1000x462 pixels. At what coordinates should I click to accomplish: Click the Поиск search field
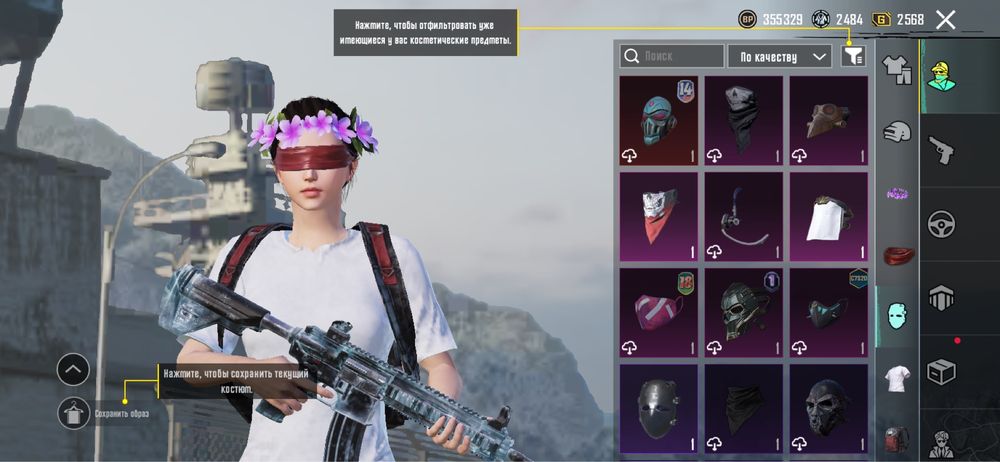(x=672, y=56)
